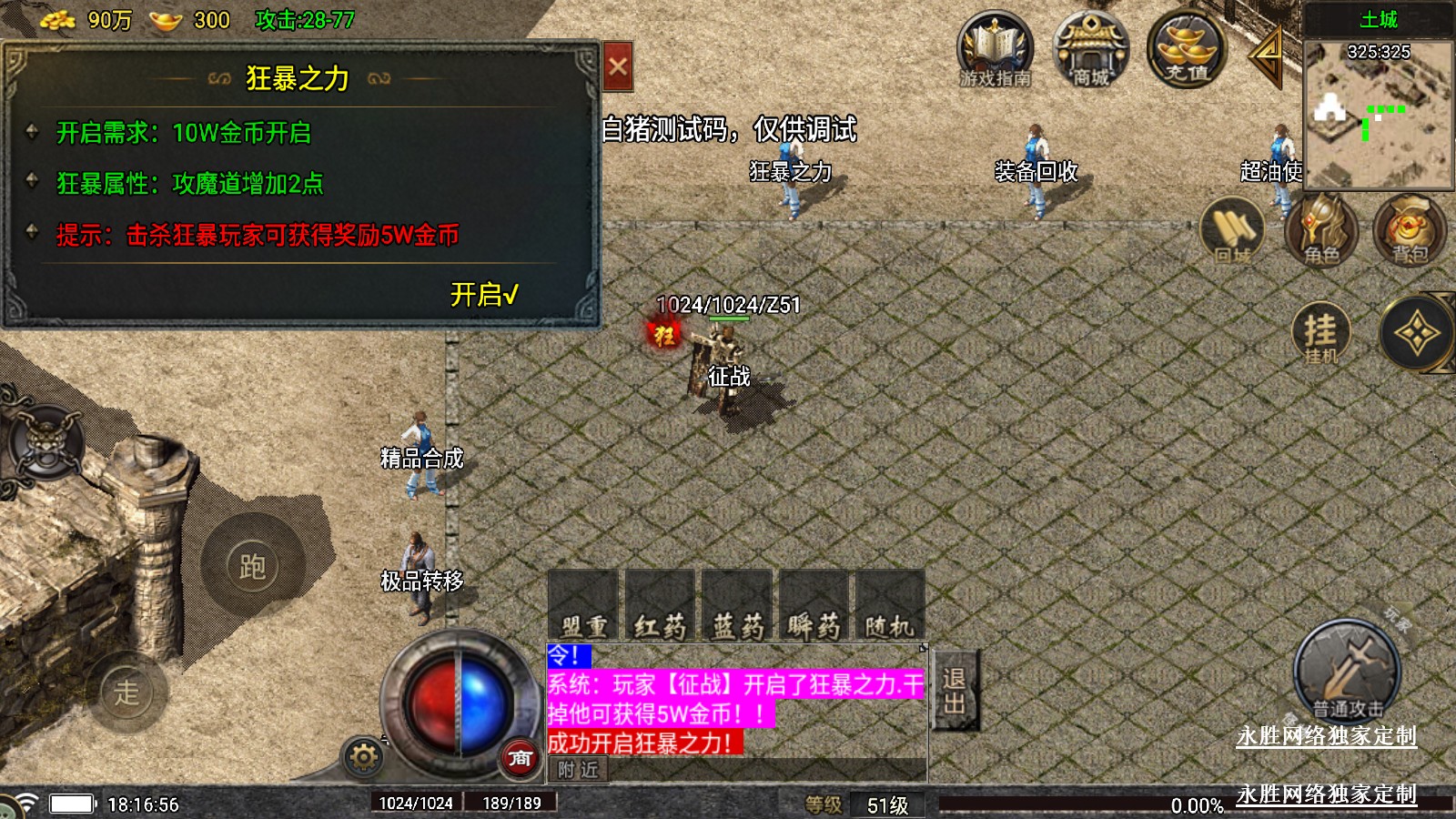
Task: Use the 普通攻击 normal attack button
Action: click(x=1347, y=673)
